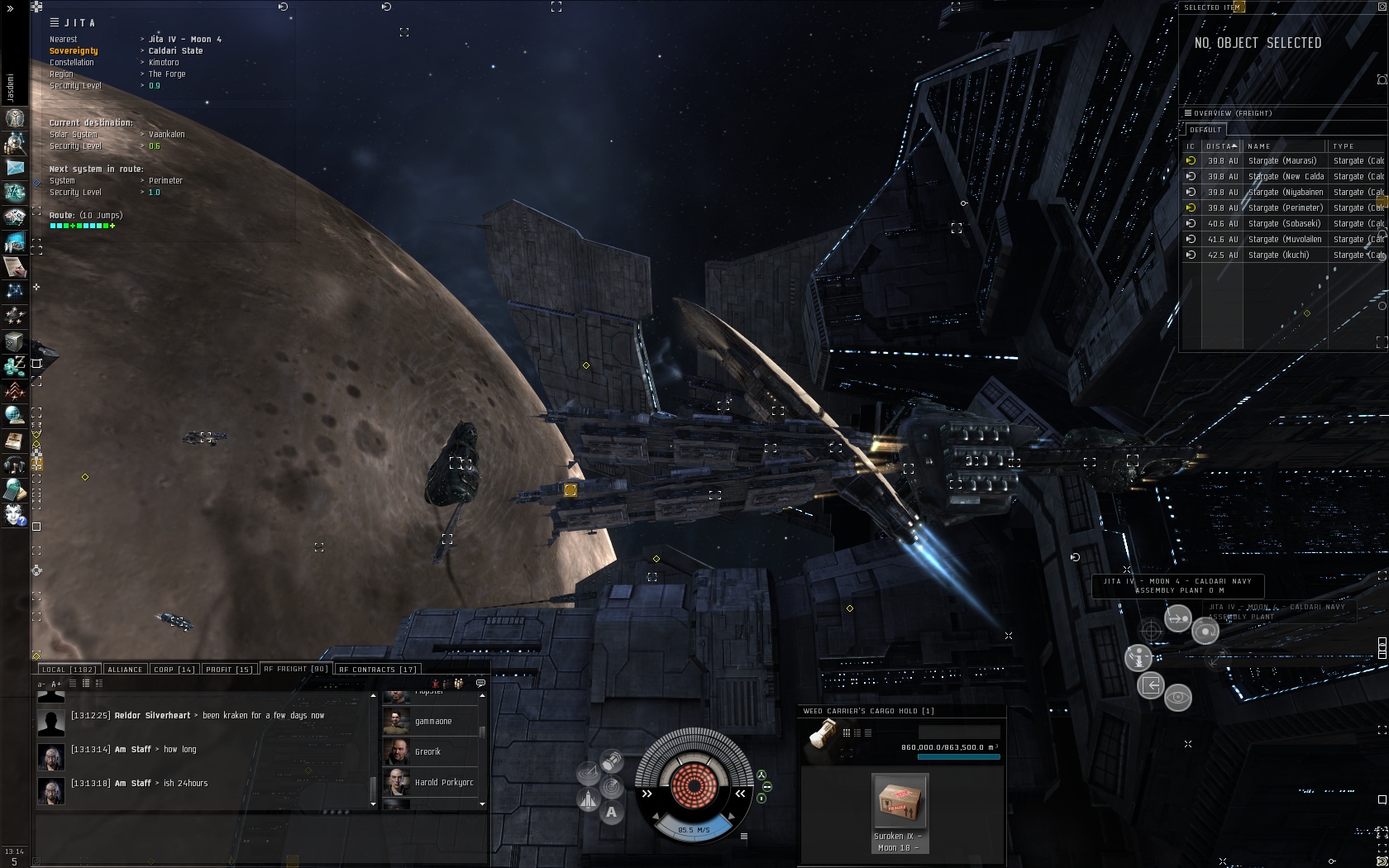Choose Stargate (Ikuchi) from the overview list
This screenshot has height=868, width=1389.
[x=1278, y=255]
